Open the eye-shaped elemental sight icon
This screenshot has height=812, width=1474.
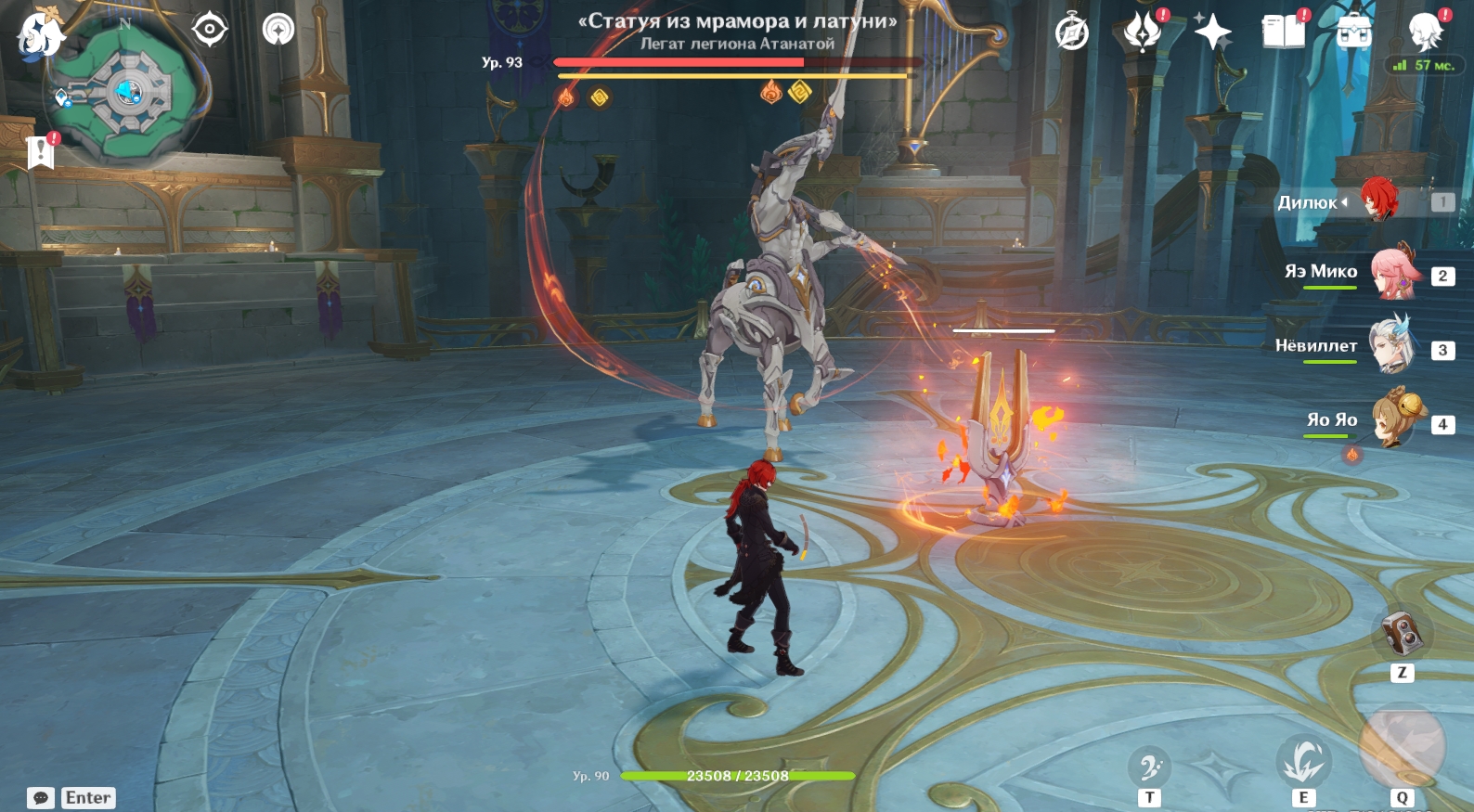pyautogui.click(x=210, y=30)
